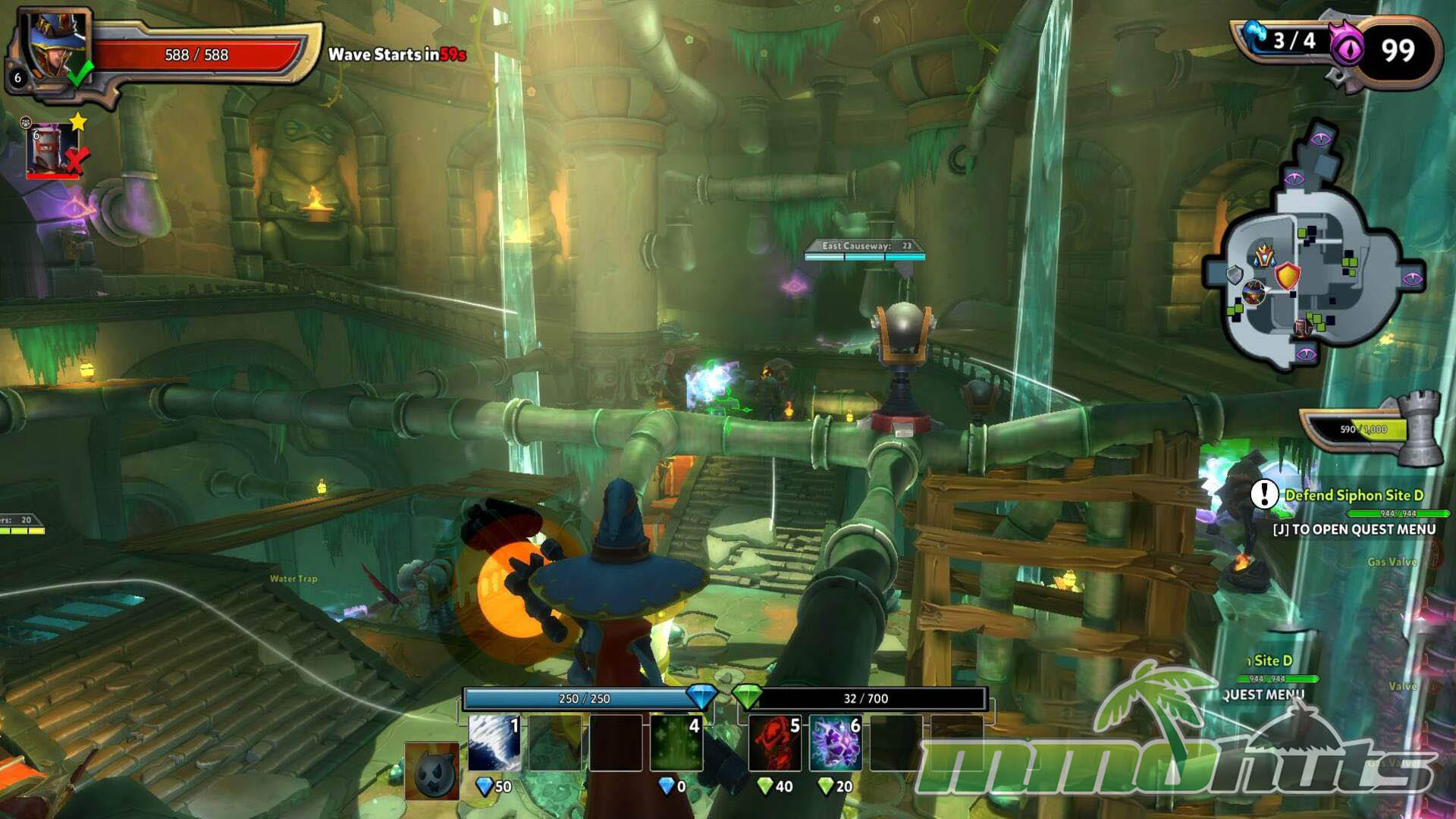Click the hero portrait with green checkmark

click(x=55, y=44)
